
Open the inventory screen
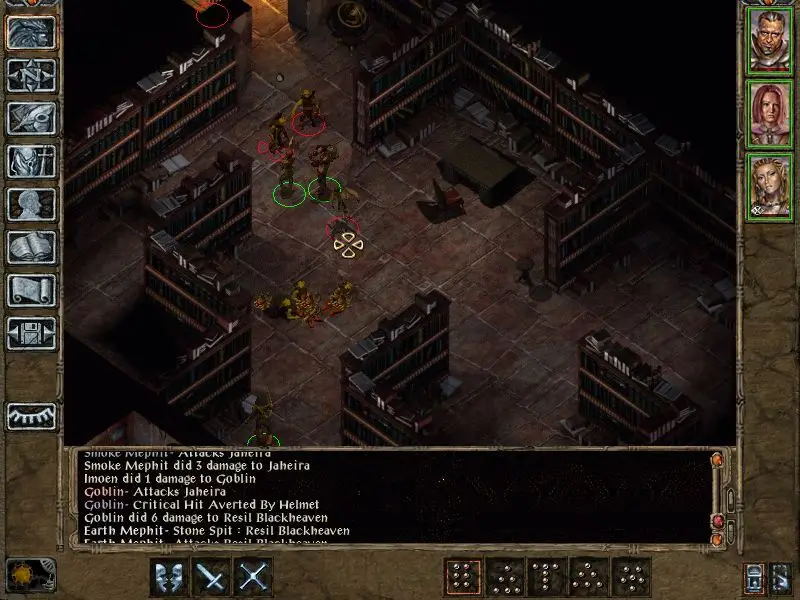point(31,160)
